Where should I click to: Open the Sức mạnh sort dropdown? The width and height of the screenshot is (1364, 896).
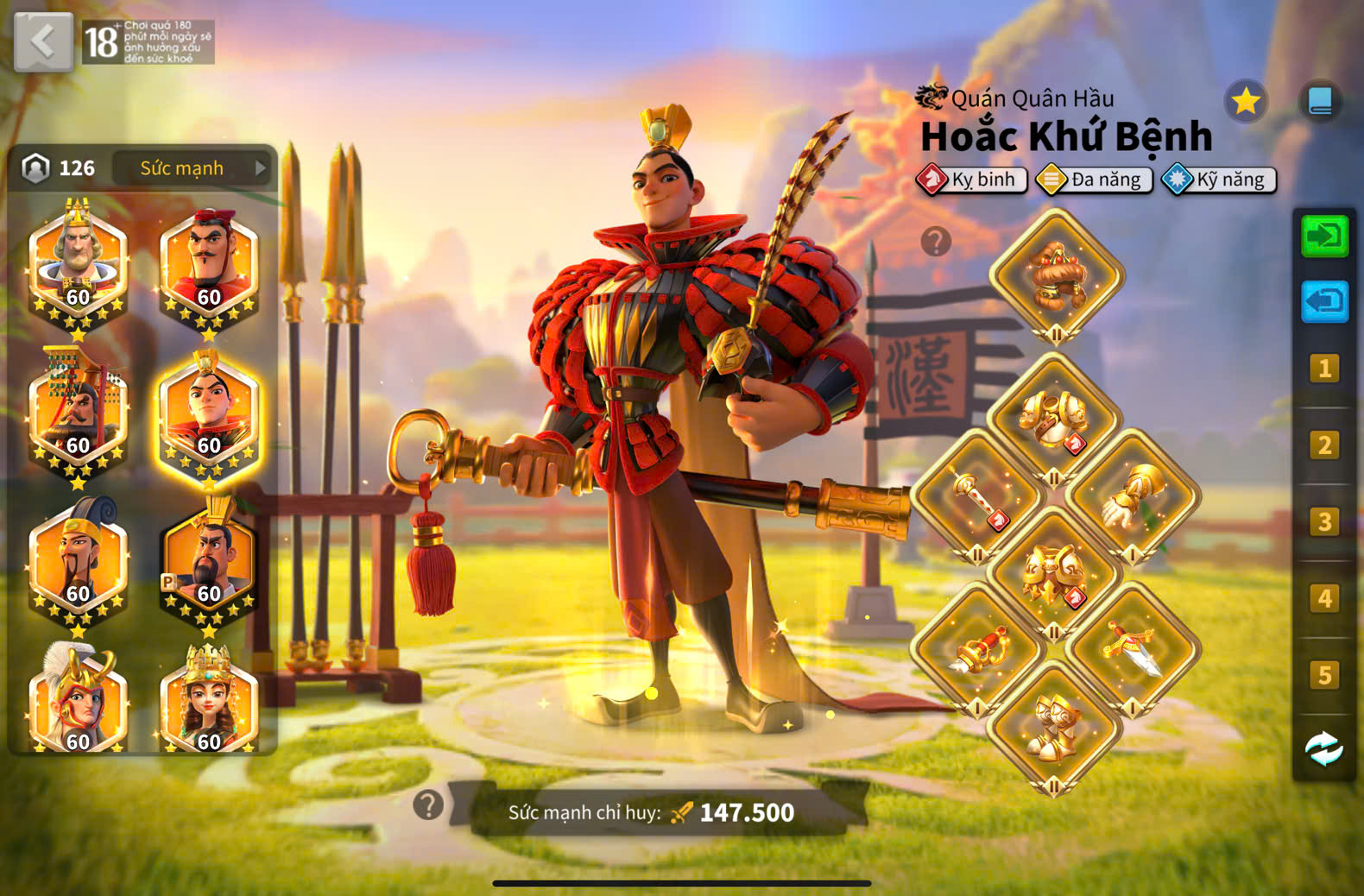pos(192,167)
